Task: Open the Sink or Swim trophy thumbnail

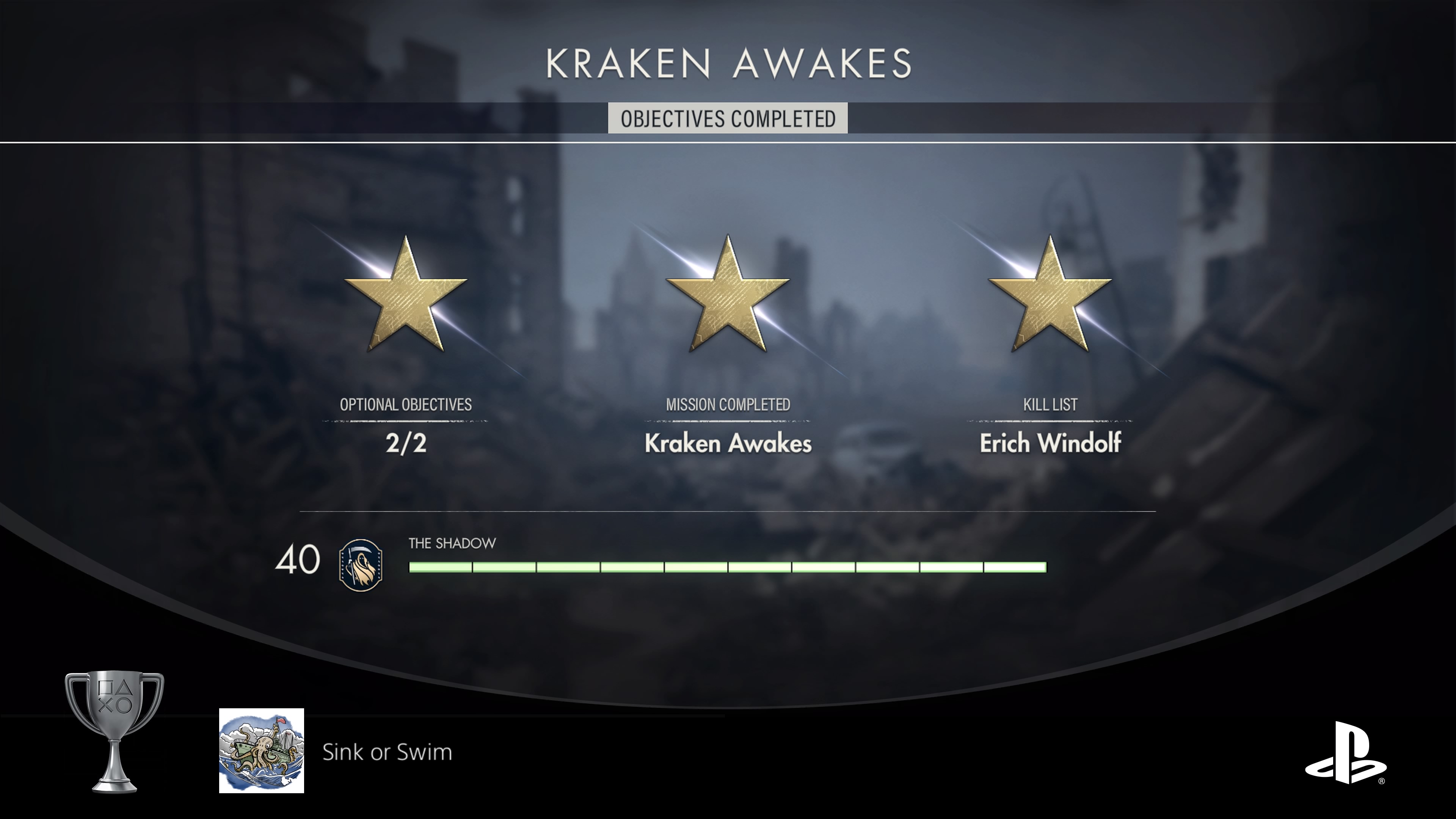Action: pos(262,751)
